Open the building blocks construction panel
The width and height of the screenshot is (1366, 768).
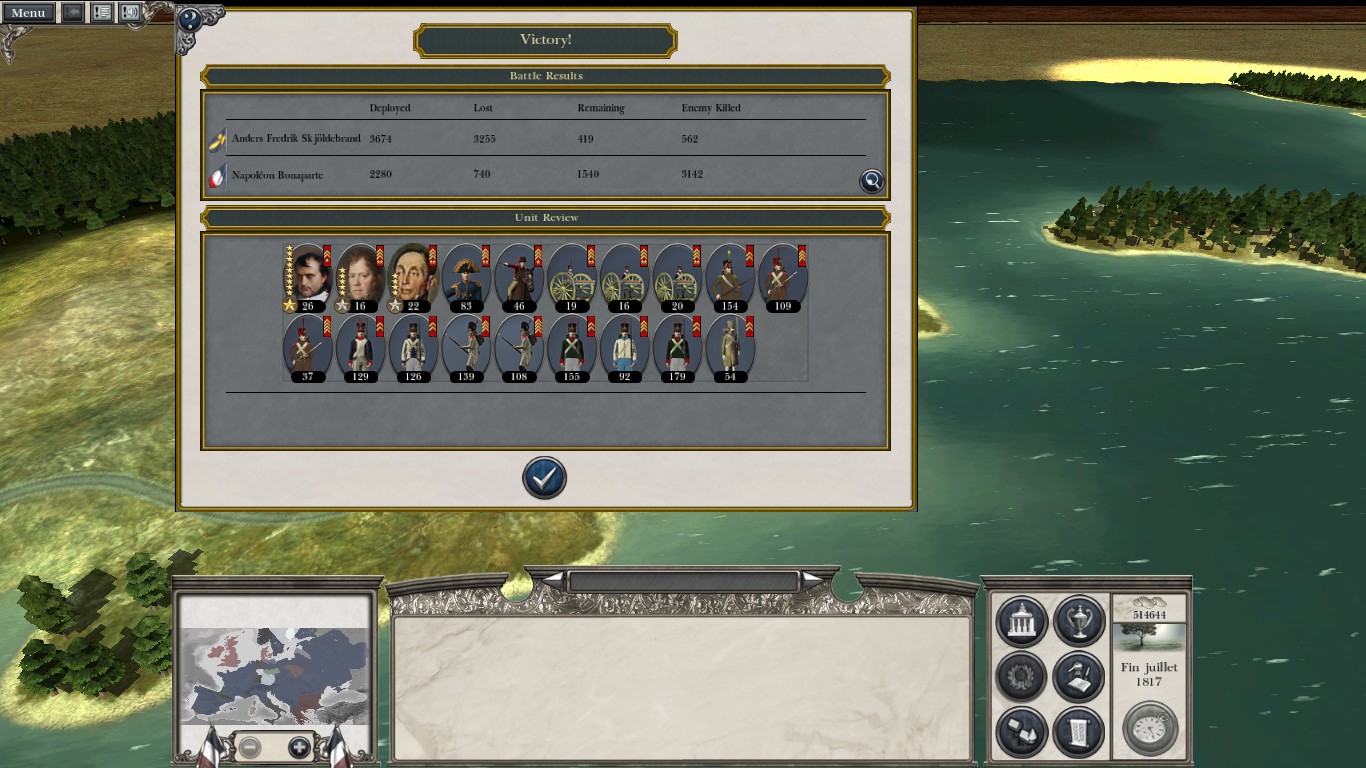coord(1021,732)
